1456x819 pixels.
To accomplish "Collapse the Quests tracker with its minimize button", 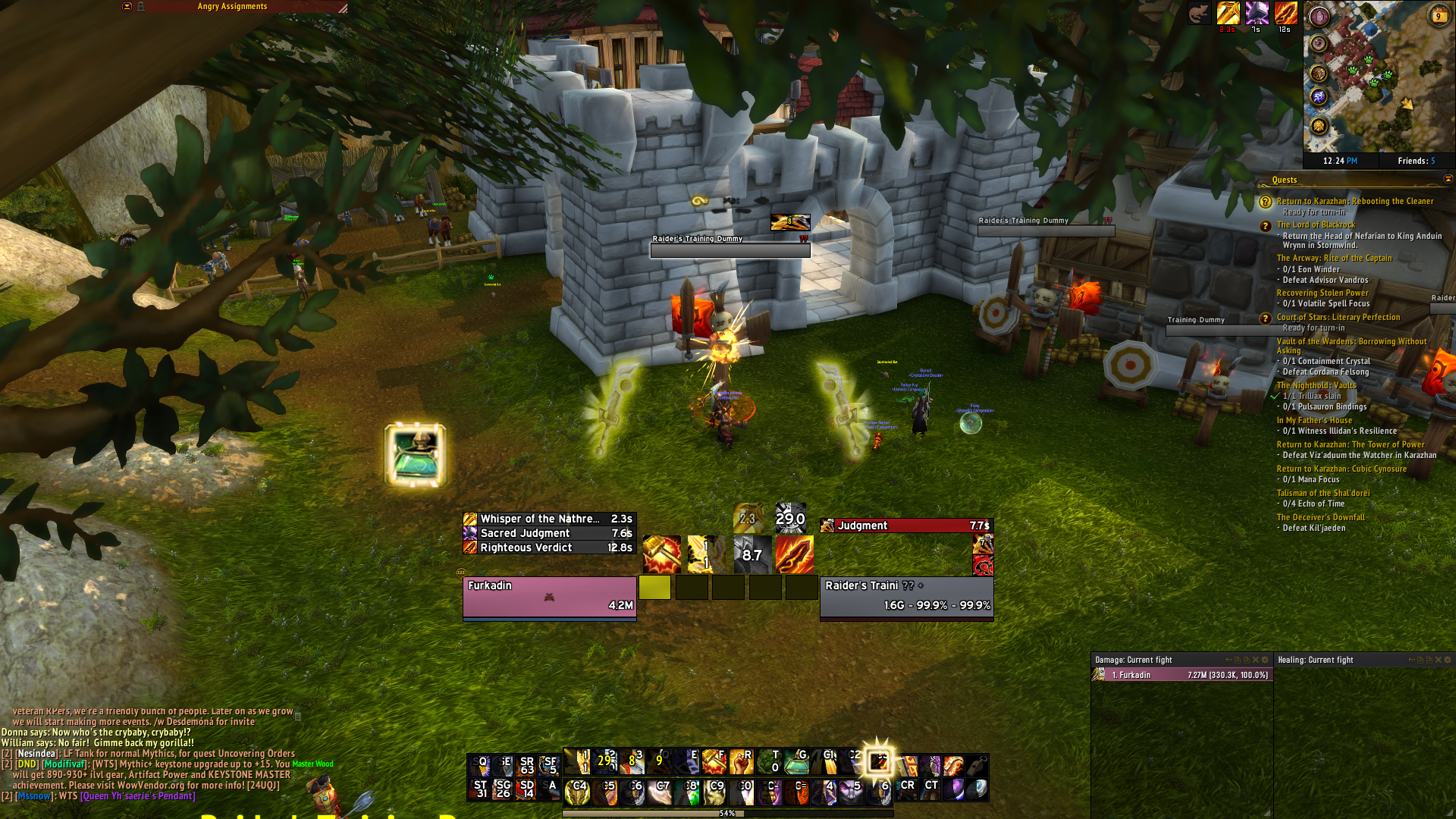I will [x=1448, y=179].
